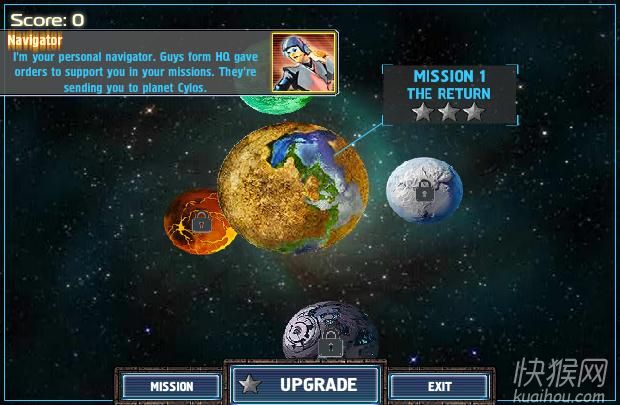
Task: Click the Exit button
Action: coord(439,386)
